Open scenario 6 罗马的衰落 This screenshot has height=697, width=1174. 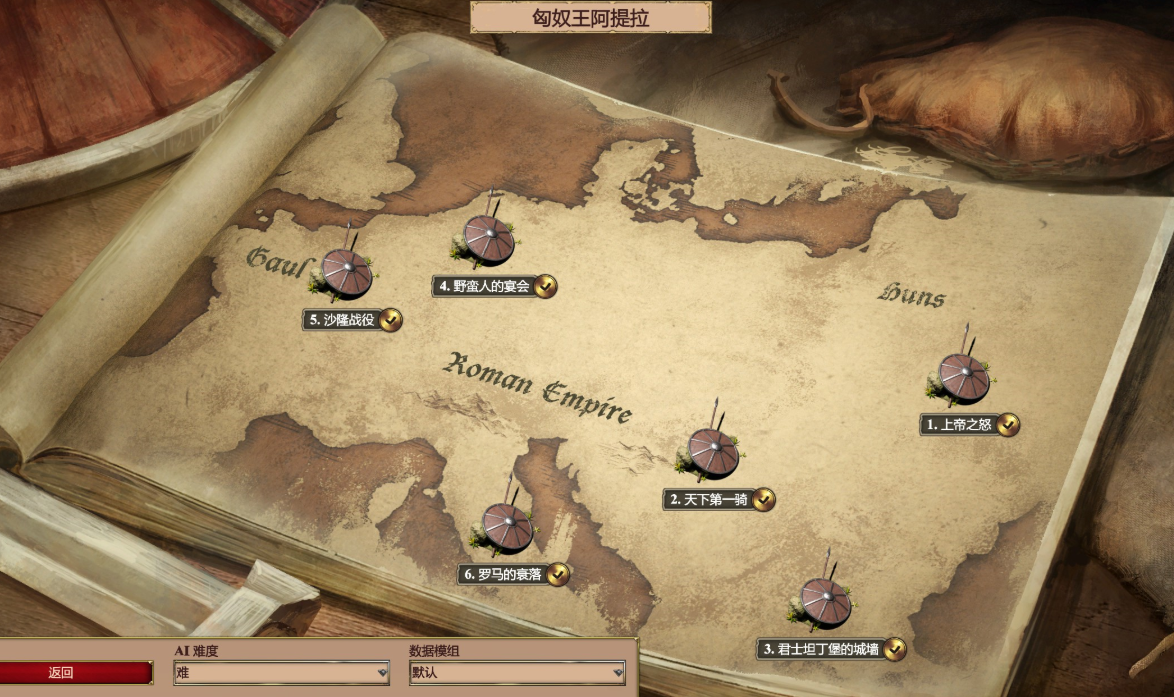pyautogui.click(x=508, y=528)
